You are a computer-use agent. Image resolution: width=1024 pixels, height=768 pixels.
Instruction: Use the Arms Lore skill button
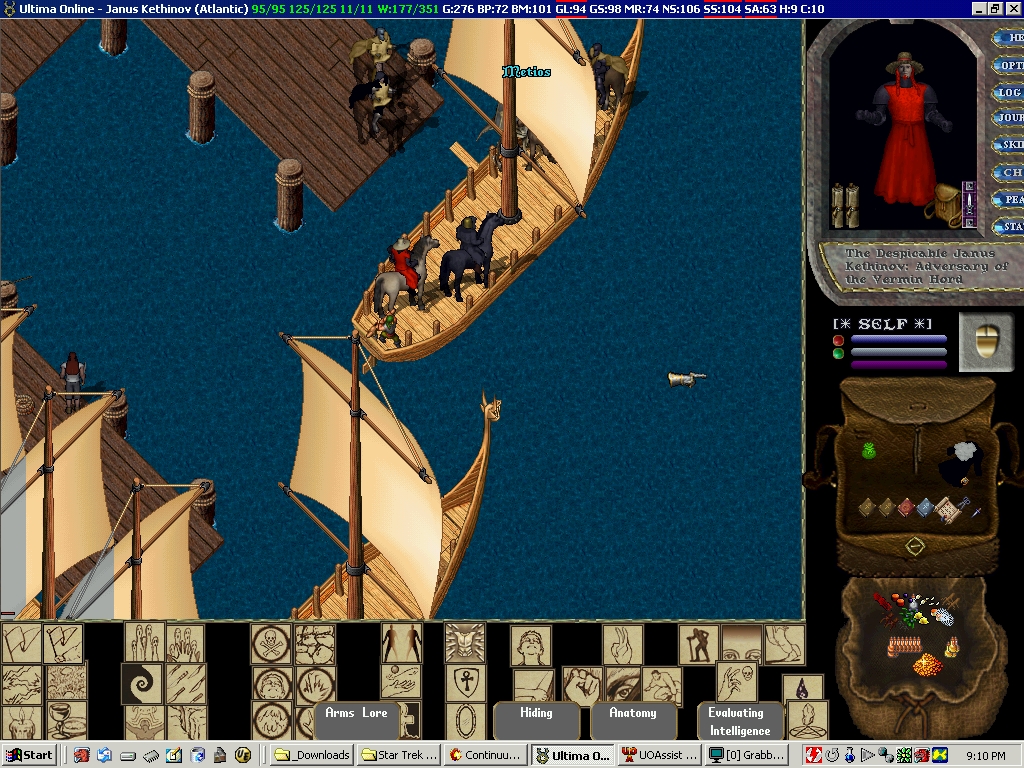(x=356, y=714)
